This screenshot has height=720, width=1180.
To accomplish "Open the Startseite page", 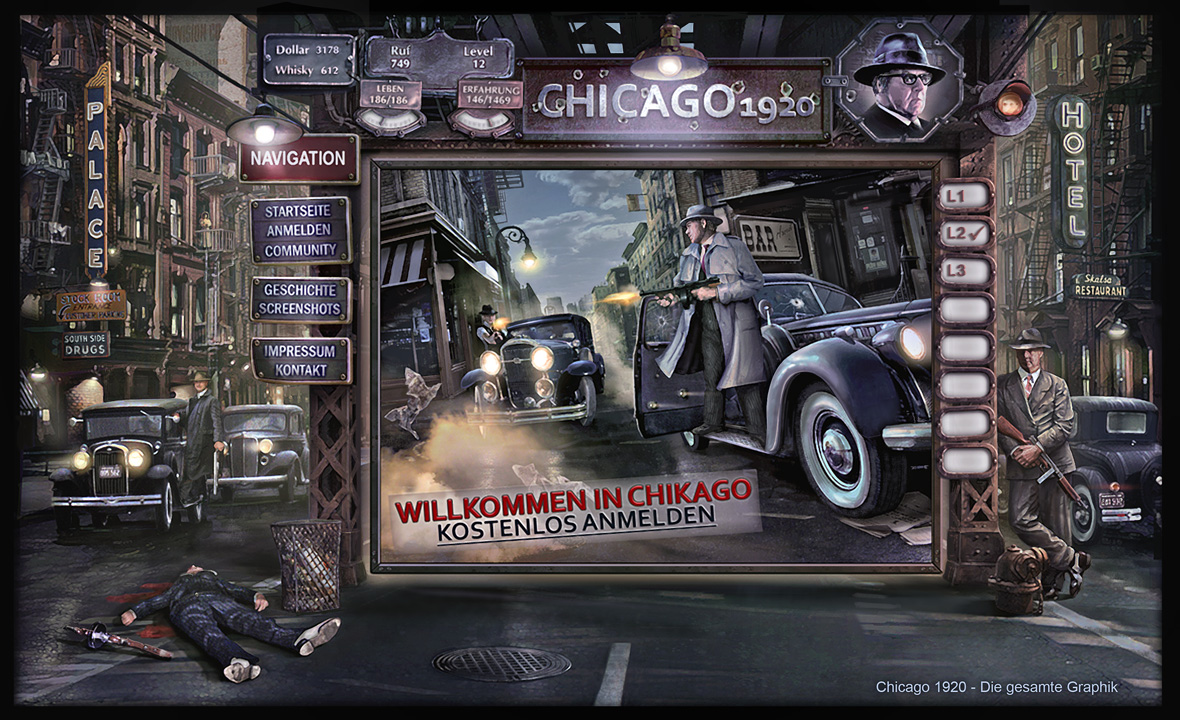I will click(300, 212).
